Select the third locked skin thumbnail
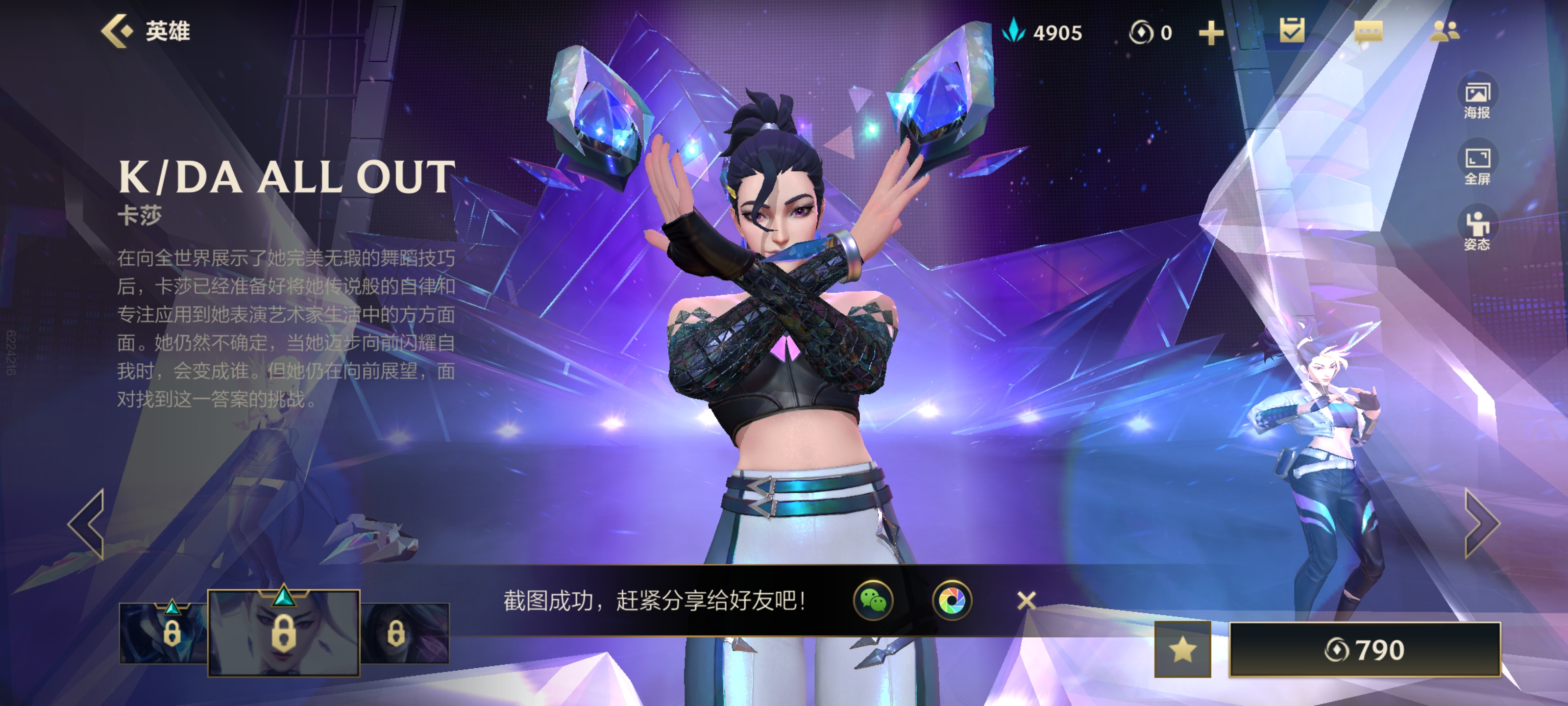 404,633
